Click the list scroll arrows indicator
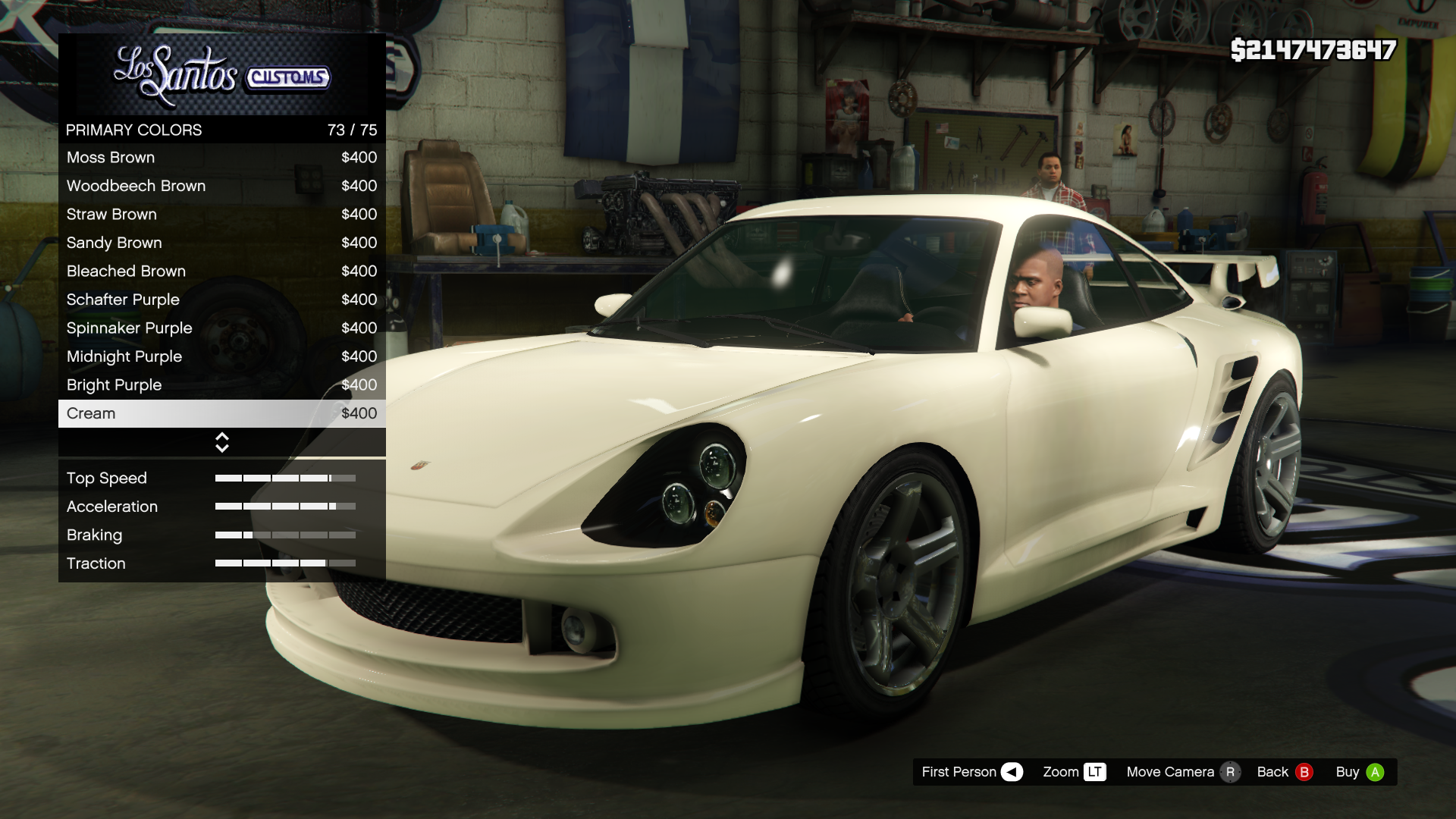 tap(222, 443)
